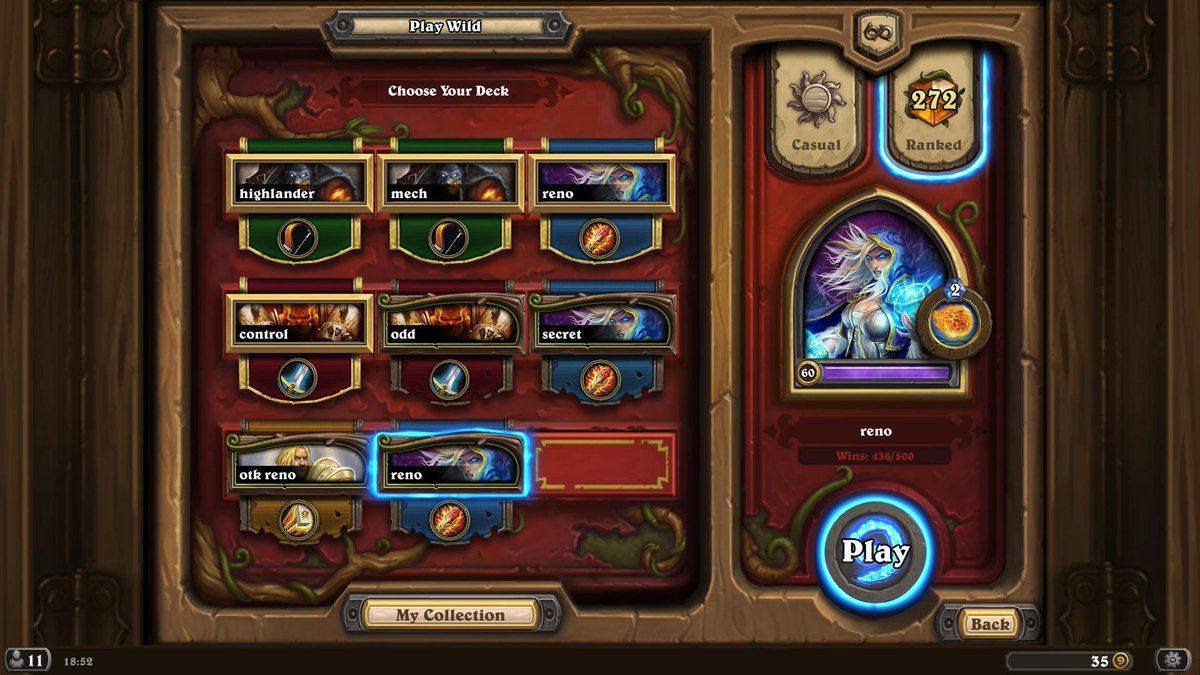
Task: Switch to Ranked mode
Action: [933, 112]
